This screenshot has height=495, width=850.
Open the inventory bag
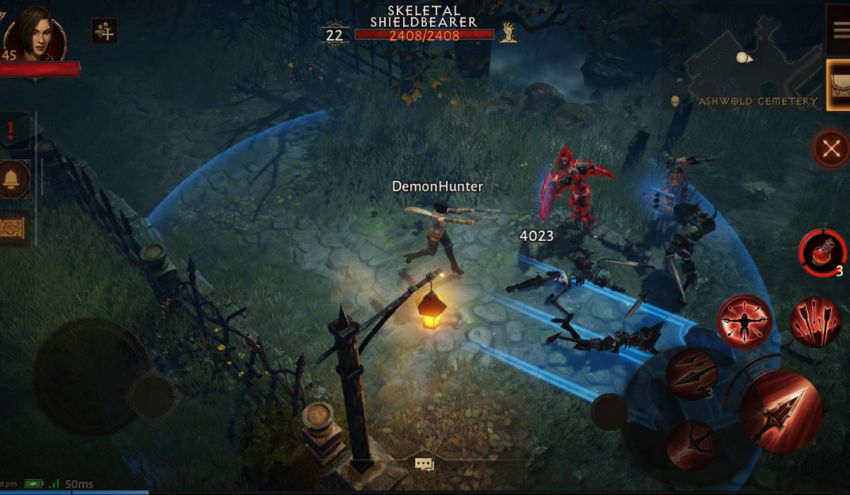point(838,77)
